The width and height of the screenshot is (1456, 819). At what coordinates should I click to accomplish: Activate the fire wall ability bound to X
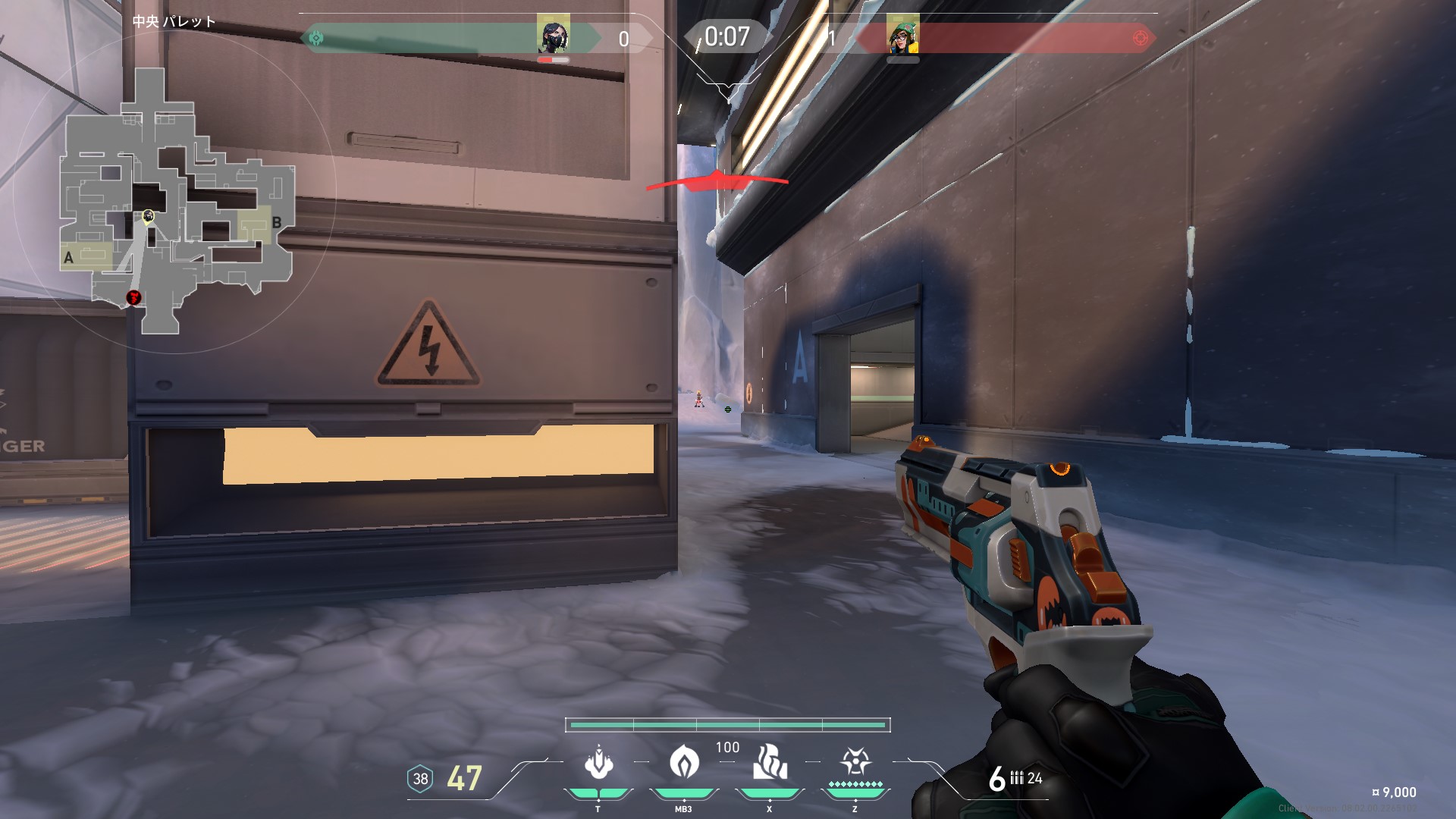tap(769, 763)
